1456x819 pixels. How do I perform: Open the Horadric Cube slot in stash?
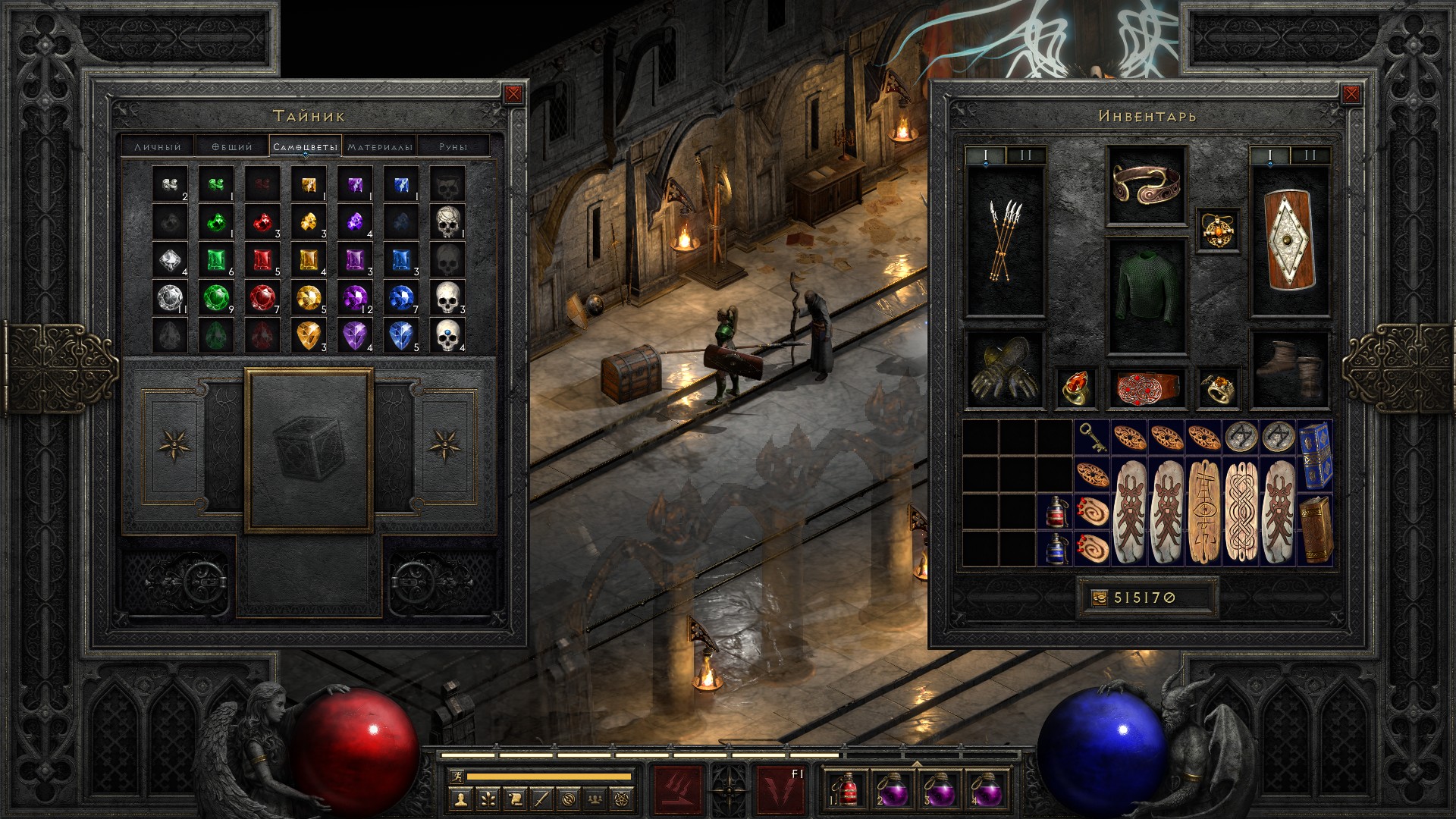[x=309, y=450]
